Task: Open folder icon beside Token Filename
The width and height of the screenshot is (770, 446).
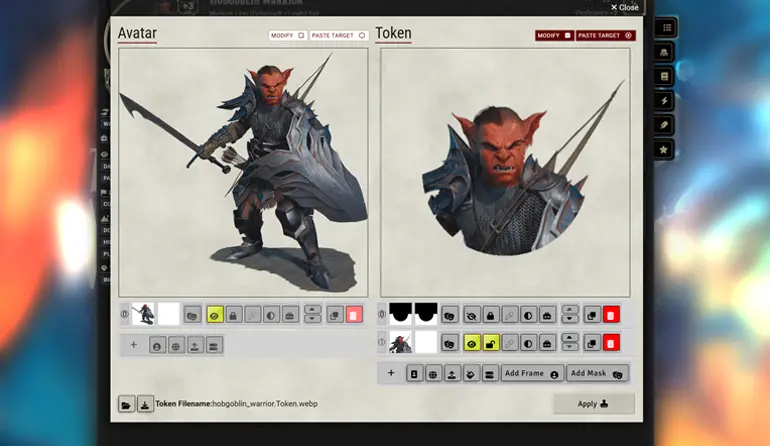Action: click(x=126, y=404)
